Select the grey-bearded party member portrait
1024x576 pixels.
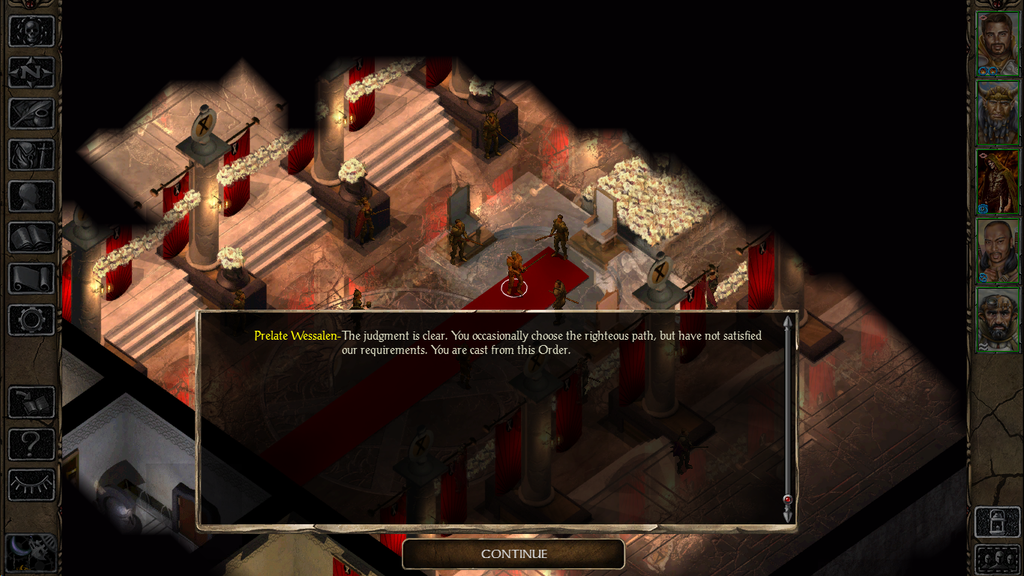997,320
